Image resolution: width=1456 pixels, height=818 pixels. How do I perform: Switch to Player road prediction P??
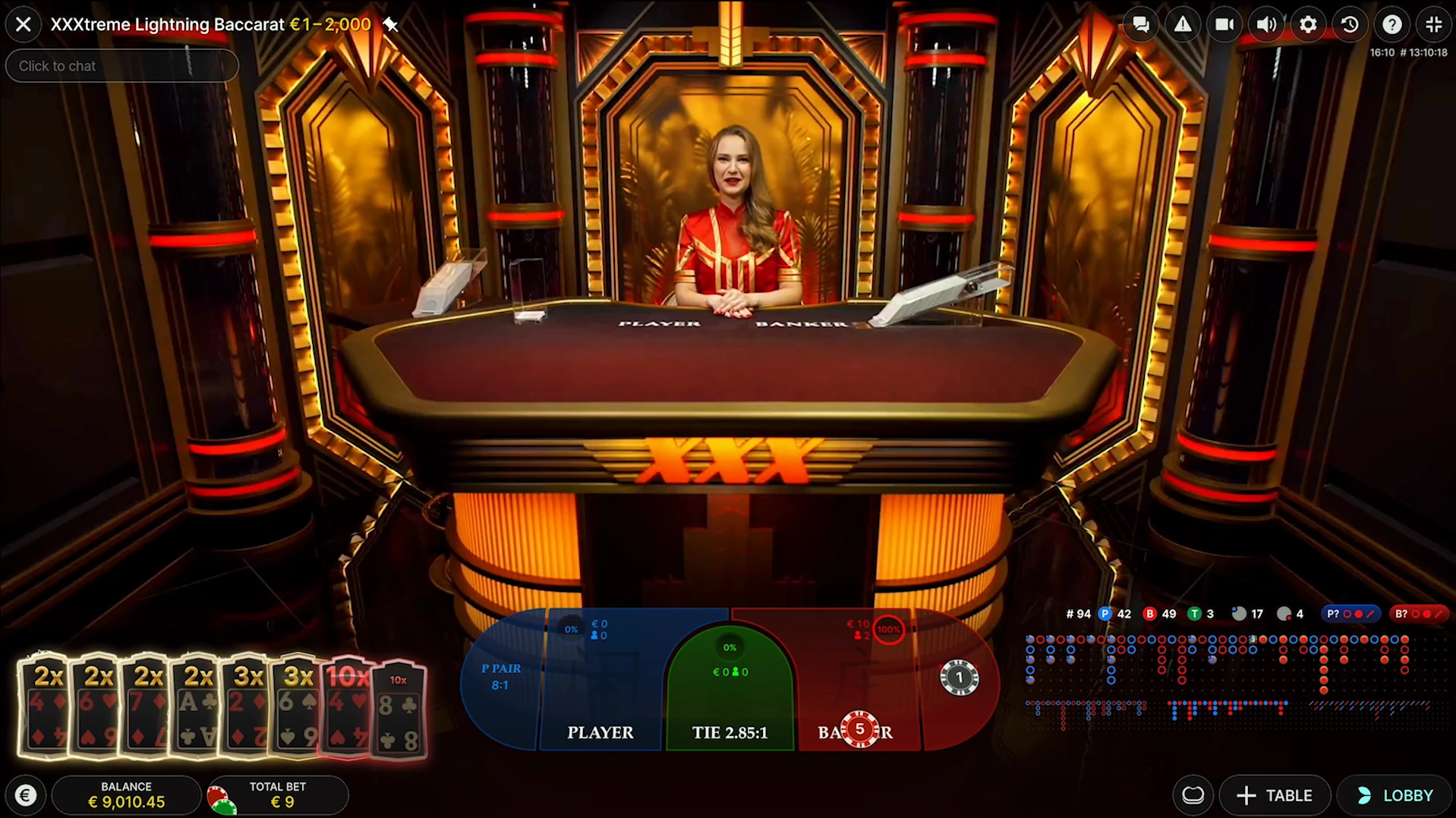coord(1351,614)
